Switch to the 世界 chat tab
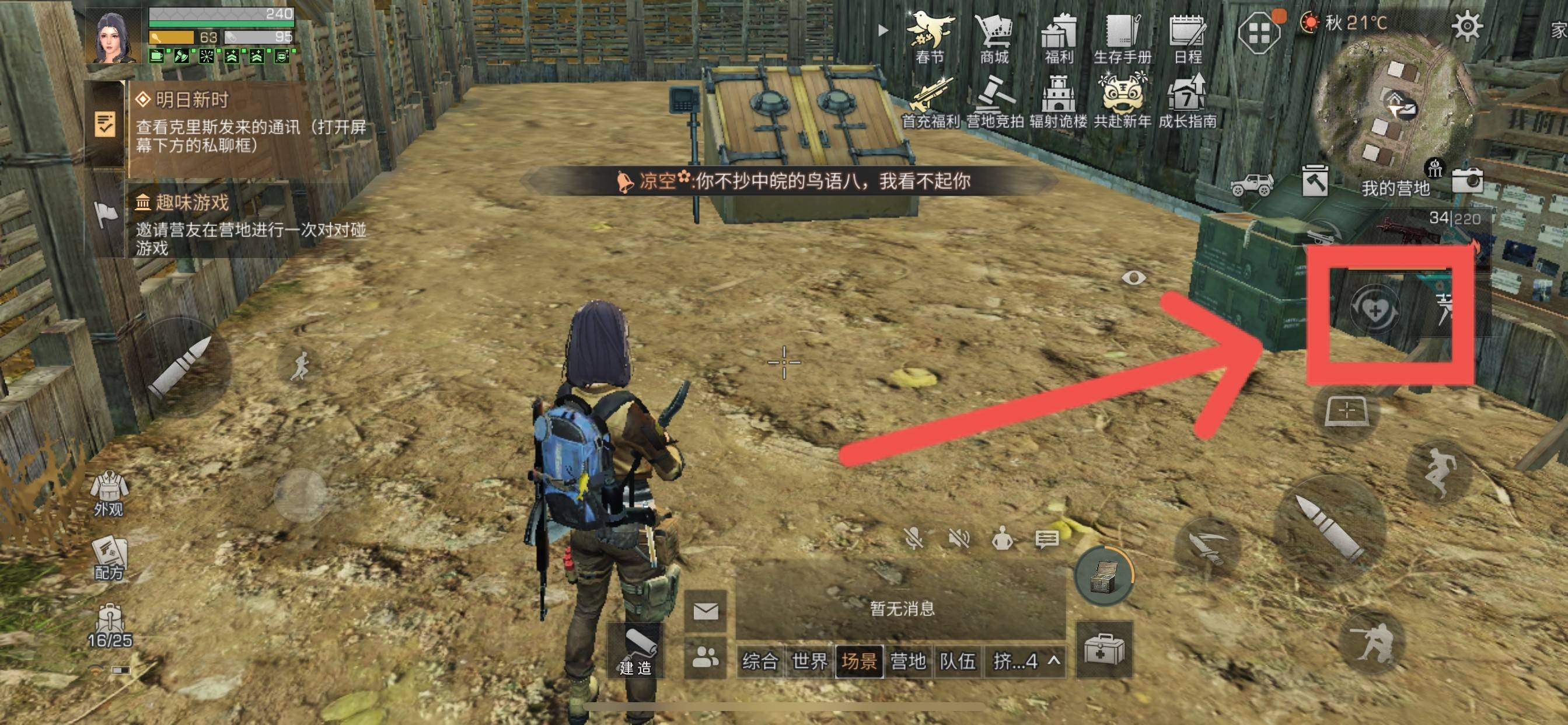Image resolution: width=1568 pixels, height=725 pixels. coord(809,660)
